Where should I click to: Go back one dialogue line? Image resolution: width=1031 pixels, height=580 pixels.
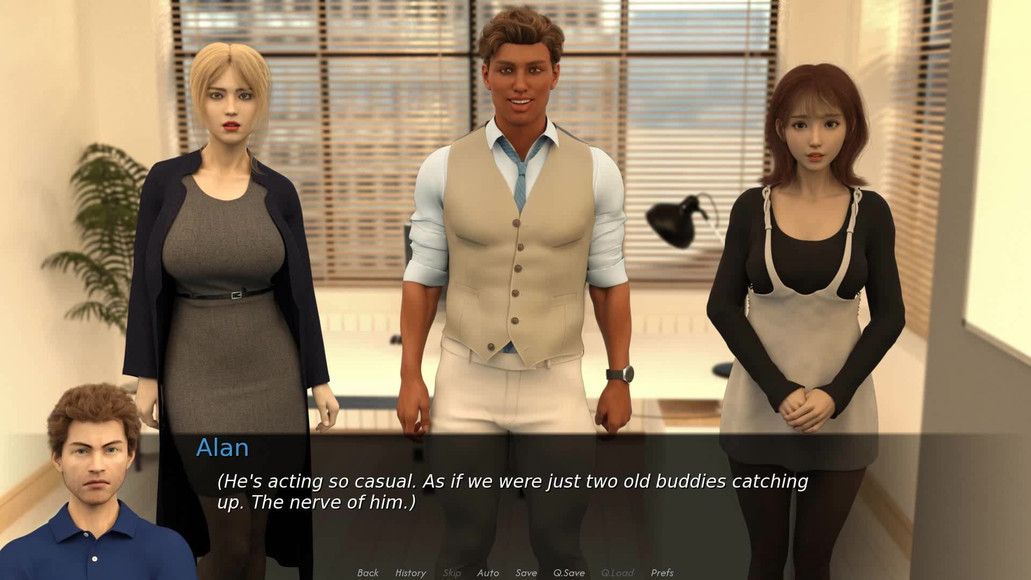coord(368,573)
